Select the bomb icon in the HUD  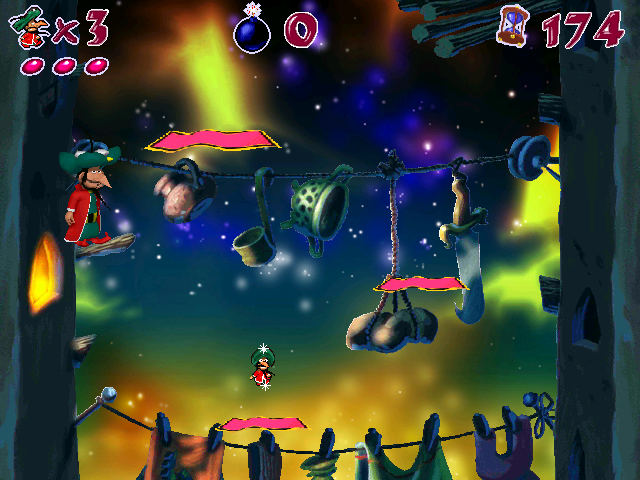pos(251,29)
